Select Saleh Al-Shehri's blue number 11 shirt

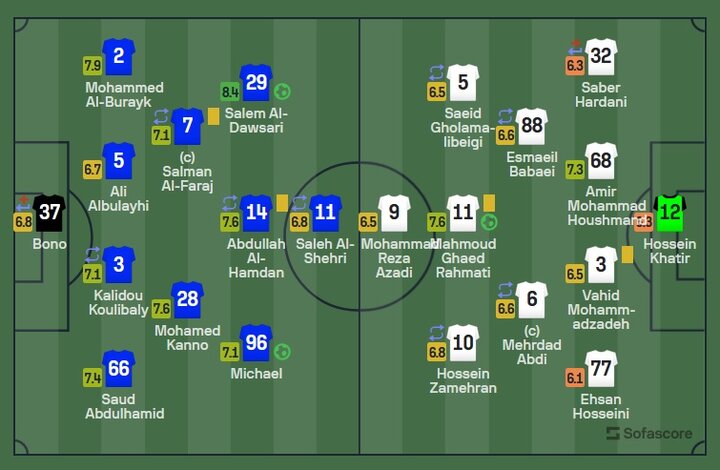click(326, 213)
